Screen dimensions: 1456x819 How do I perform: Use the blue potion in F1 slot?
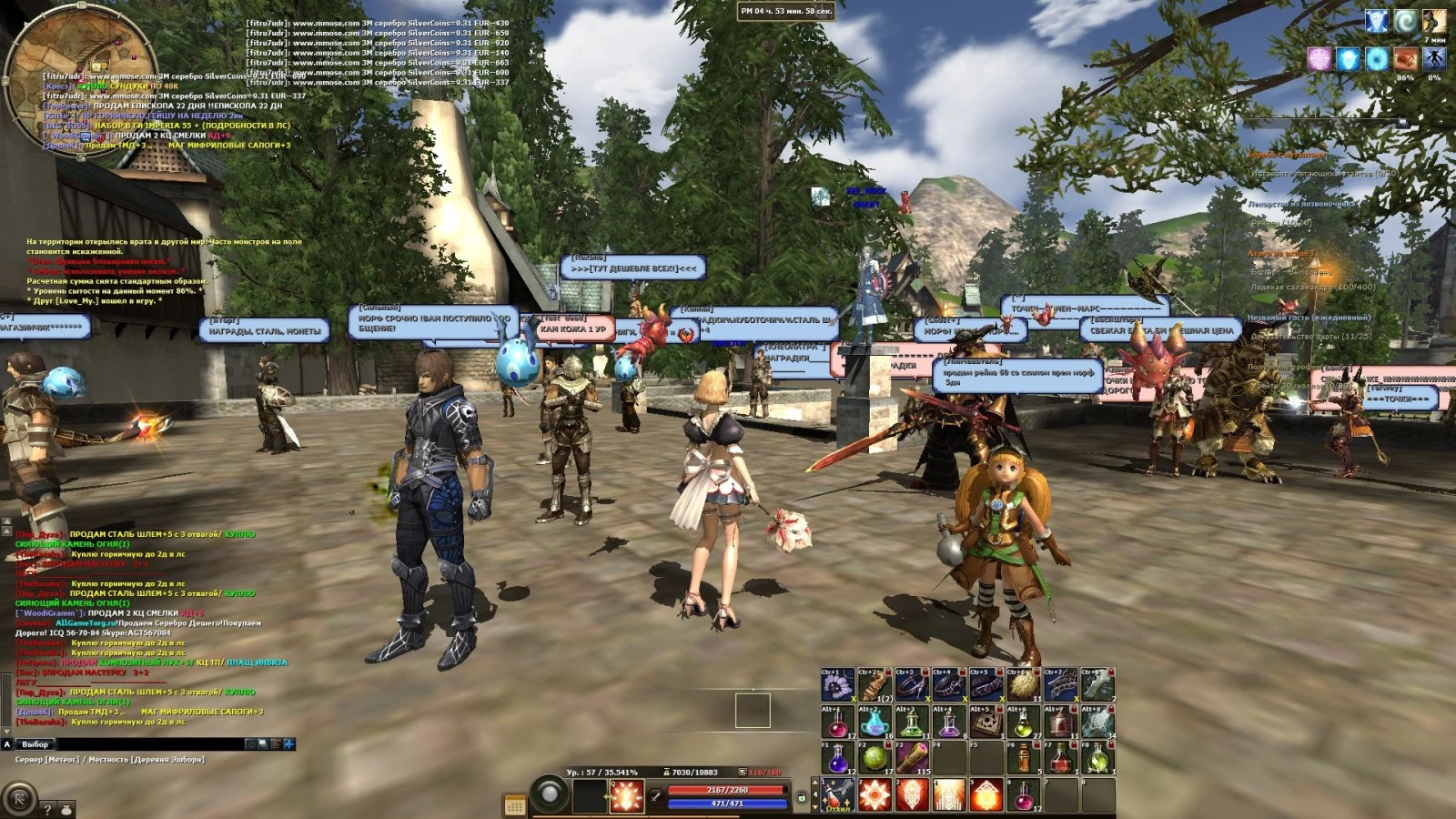coord(838,758)
